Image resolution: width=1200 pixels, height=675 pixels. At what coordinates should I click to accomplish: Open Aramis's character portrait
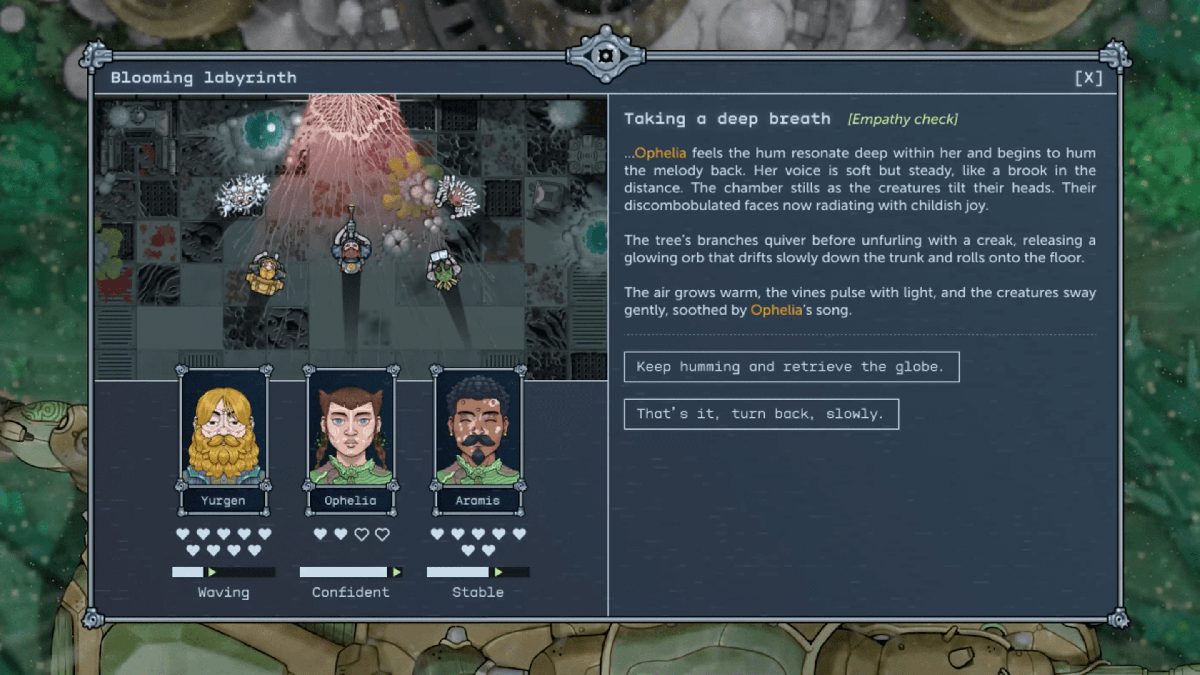(477, 428)
